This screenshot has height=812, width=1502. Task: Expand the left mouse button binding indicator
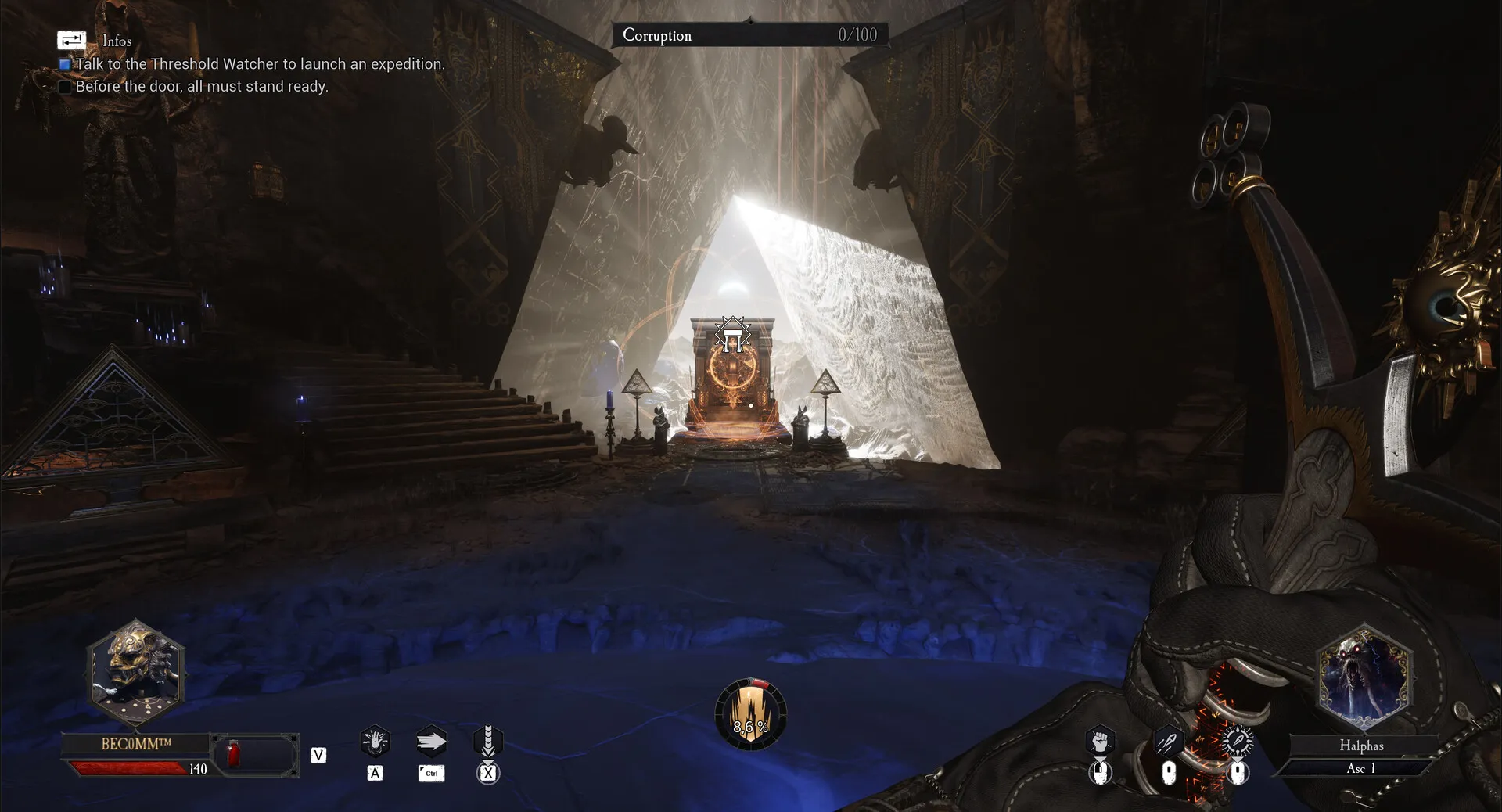coord(1101,774)
